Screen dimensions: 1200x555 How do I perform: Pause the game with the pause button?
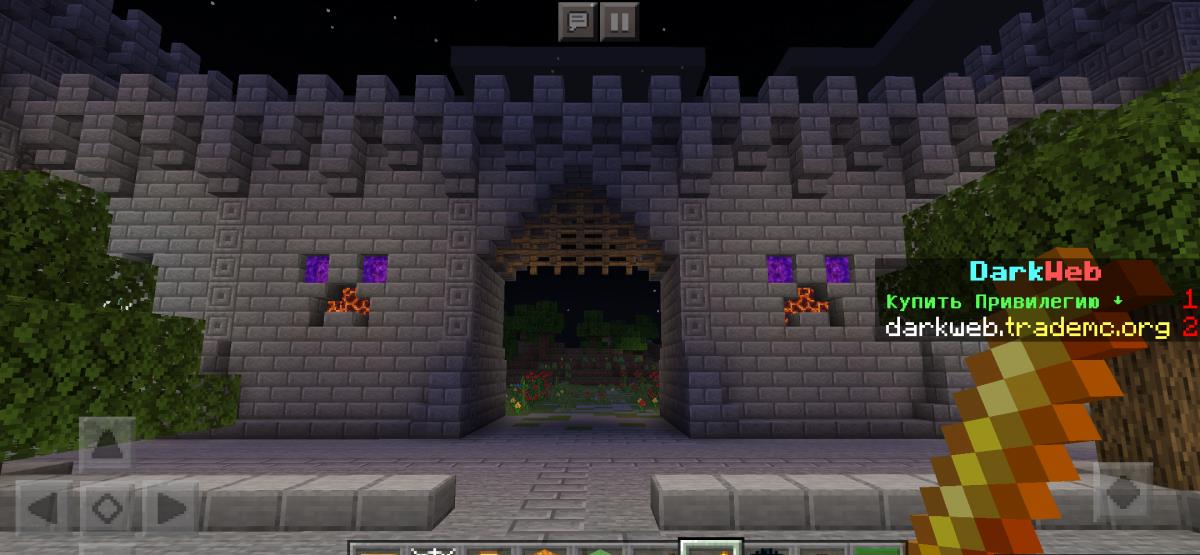619,20
